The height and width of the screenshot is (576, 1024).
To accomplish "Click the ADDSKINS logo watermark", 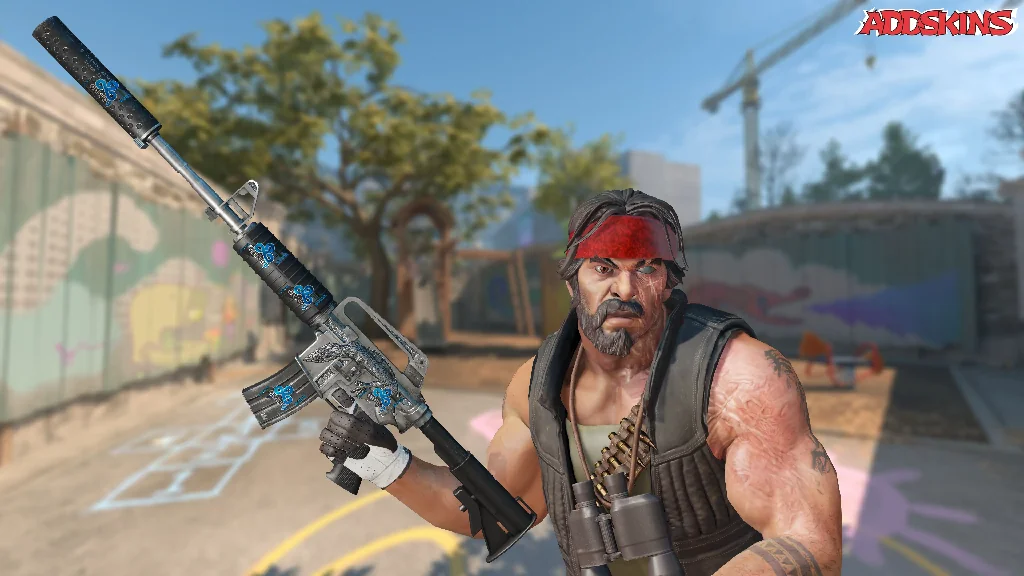I will click(936, 23).
